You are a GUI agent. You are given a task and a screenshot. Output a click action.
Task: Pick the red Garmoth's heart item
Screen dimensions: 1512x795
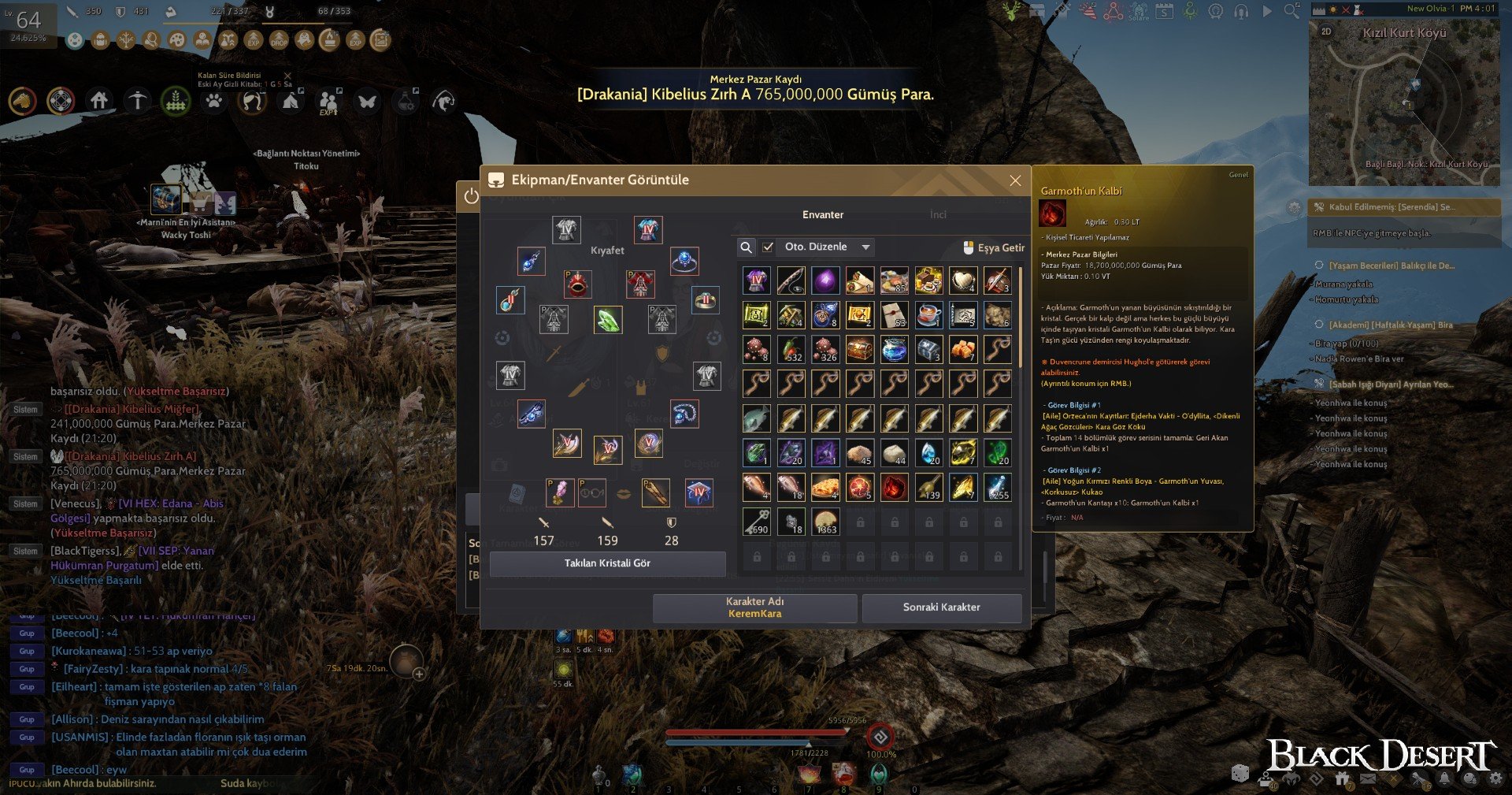click(894, 488)
